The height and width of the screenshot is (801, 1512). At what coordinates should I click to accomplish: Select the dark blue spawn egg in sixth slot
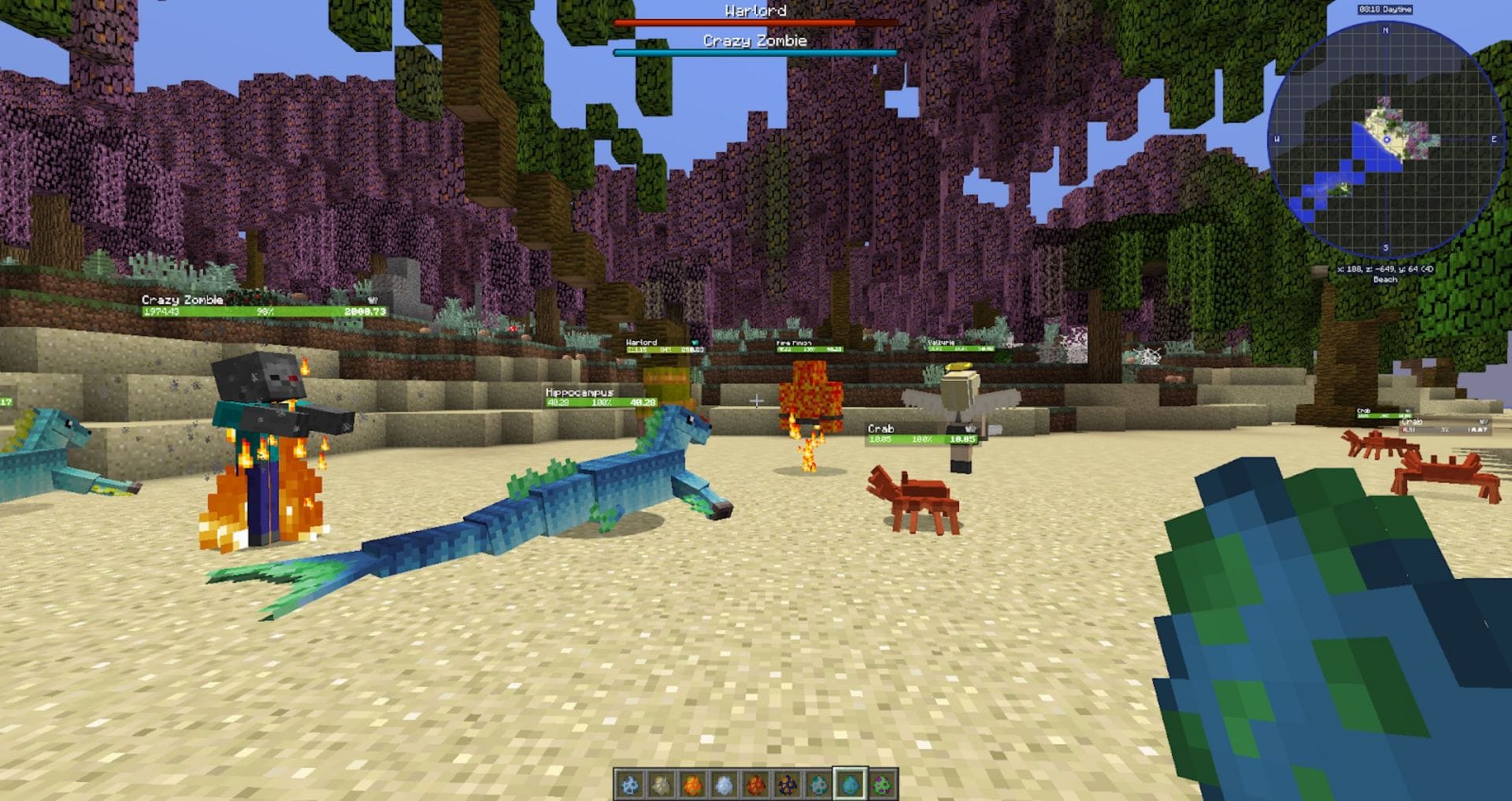(787, 784)
